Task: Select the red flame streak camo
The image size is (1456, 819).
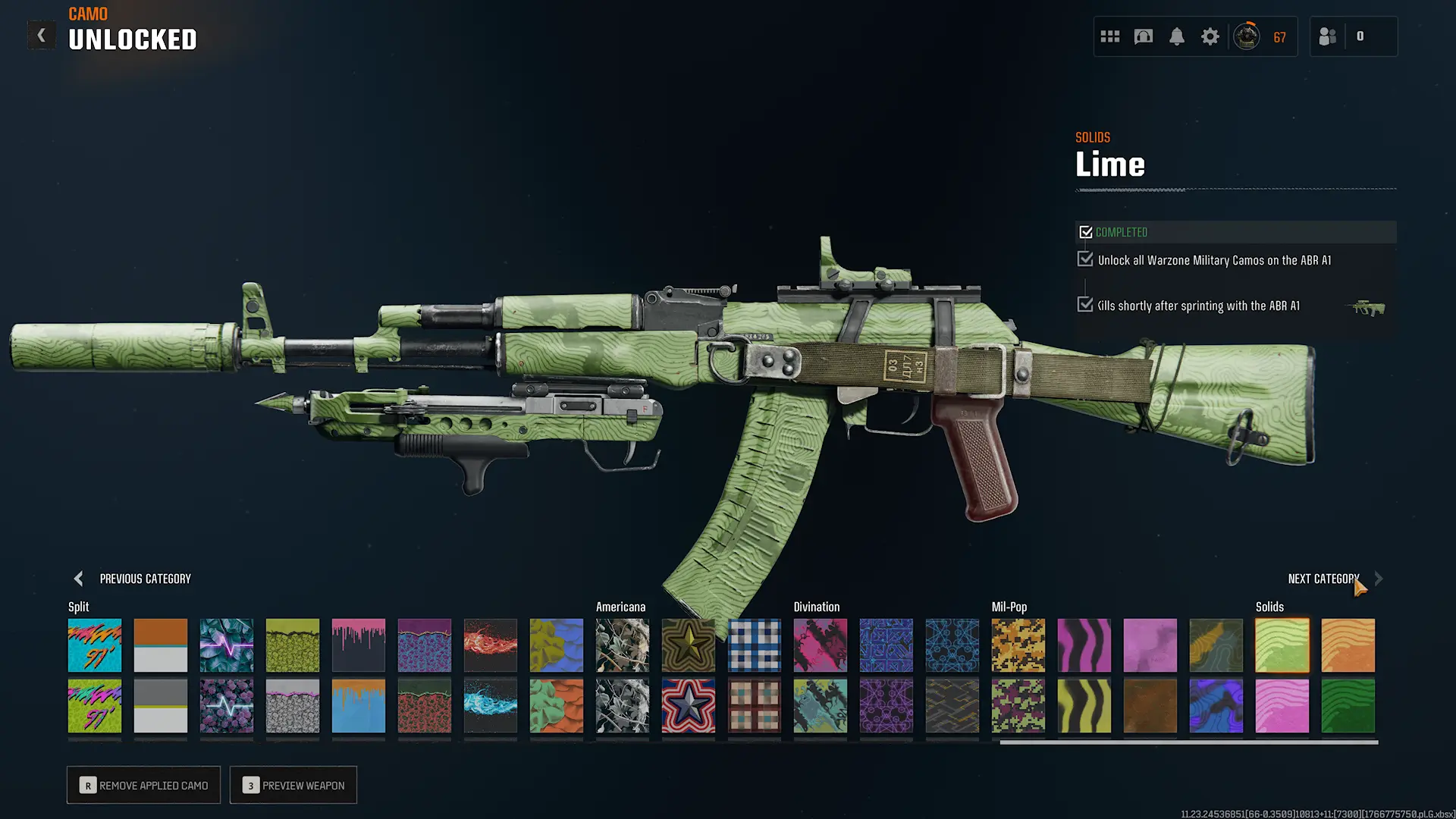Action: click(x=490, y=645)
